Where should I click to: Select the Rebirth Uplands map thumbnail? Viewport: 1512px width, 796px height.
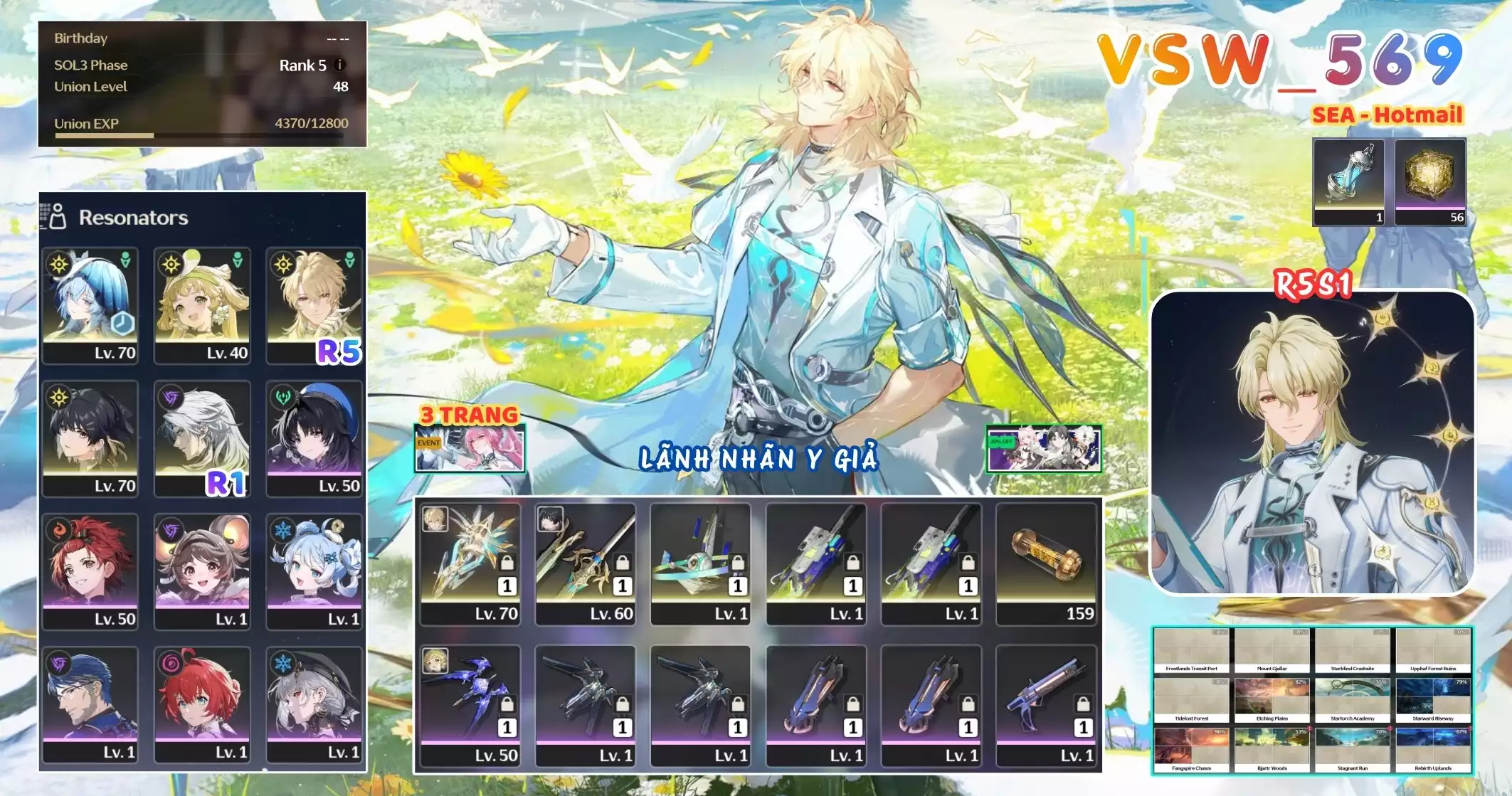(x=1433, y=745)
